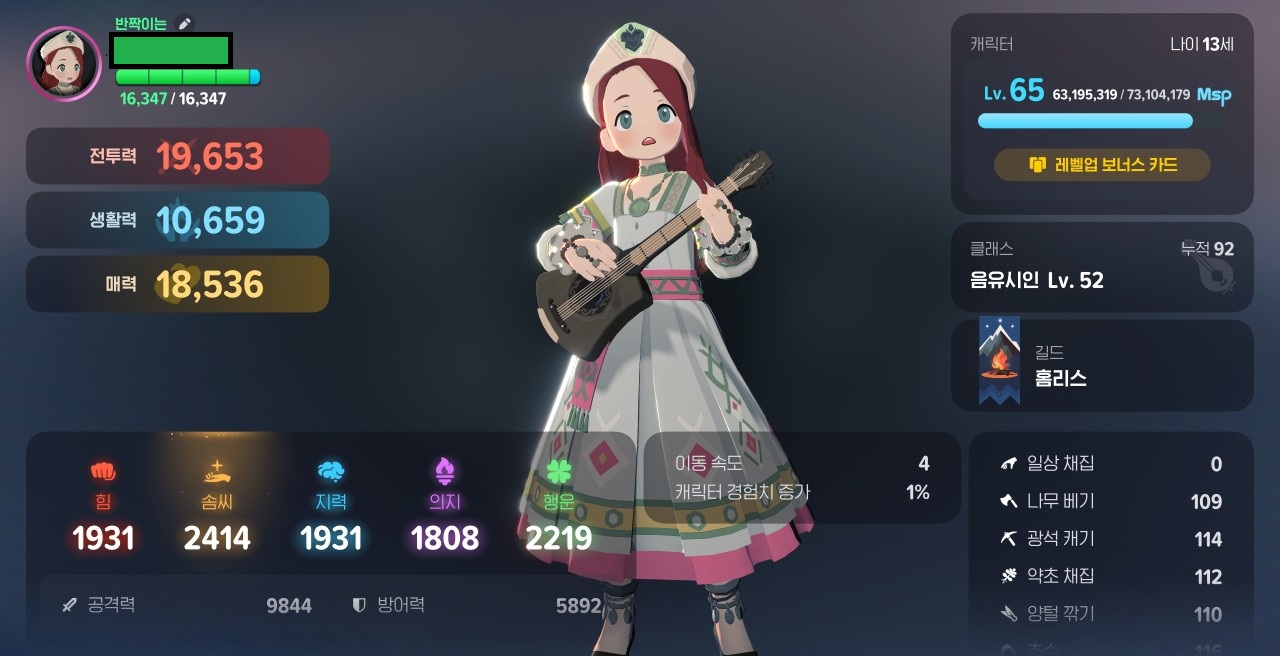Select the 일상 채집 skill row
Image resolution: width=1280 pixels, height=656 pixels.
(x=1110, y=464)
